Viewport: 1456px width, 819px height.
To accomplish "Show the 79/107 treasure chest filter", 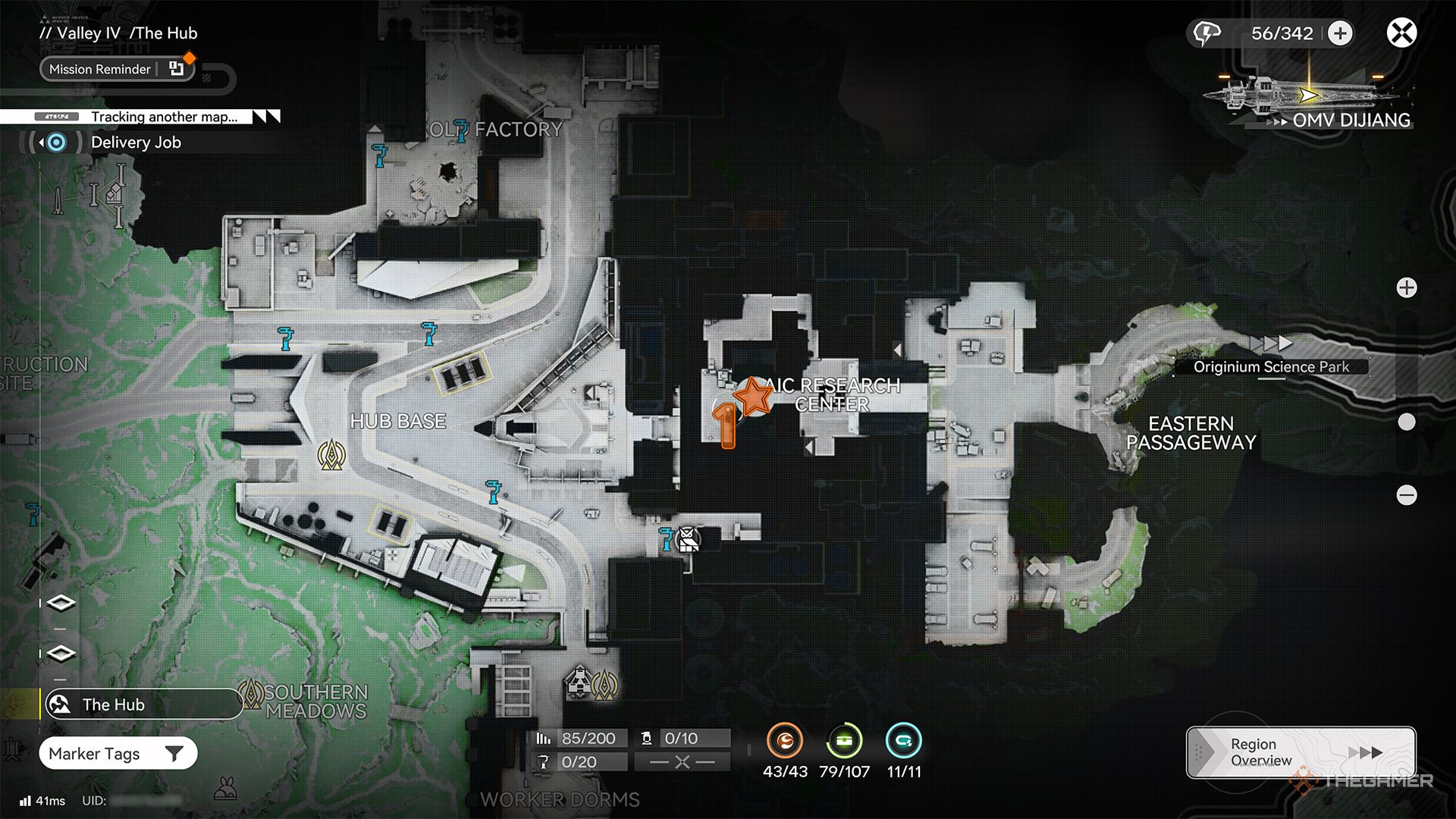I will [844, 741].
